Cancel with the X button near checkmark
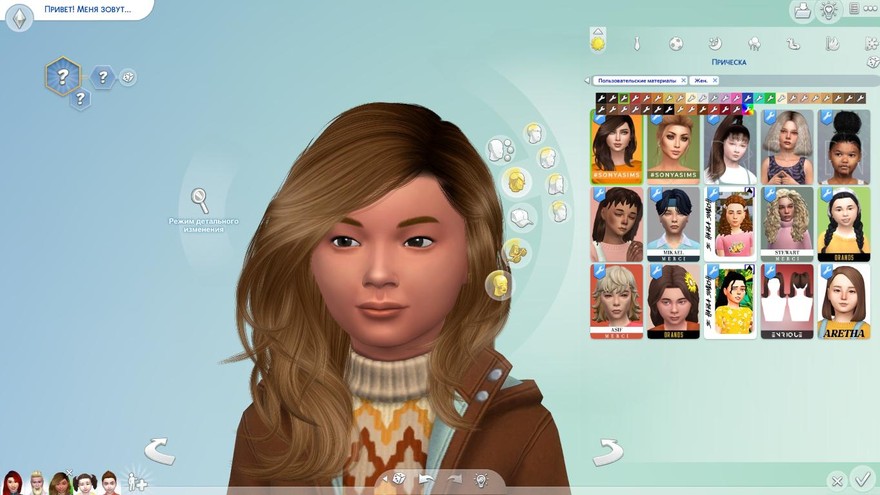 836,482
